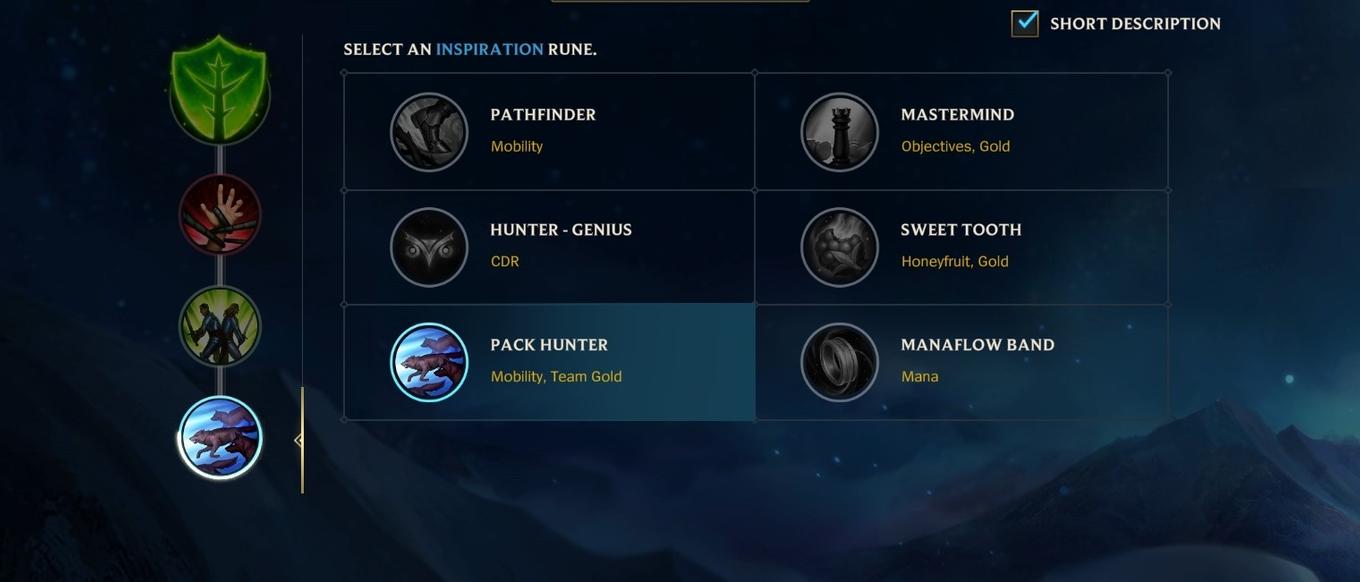Click the blue wolves rune slot
The width and height of the screenshot is (1360, 582).
point(220,438)
